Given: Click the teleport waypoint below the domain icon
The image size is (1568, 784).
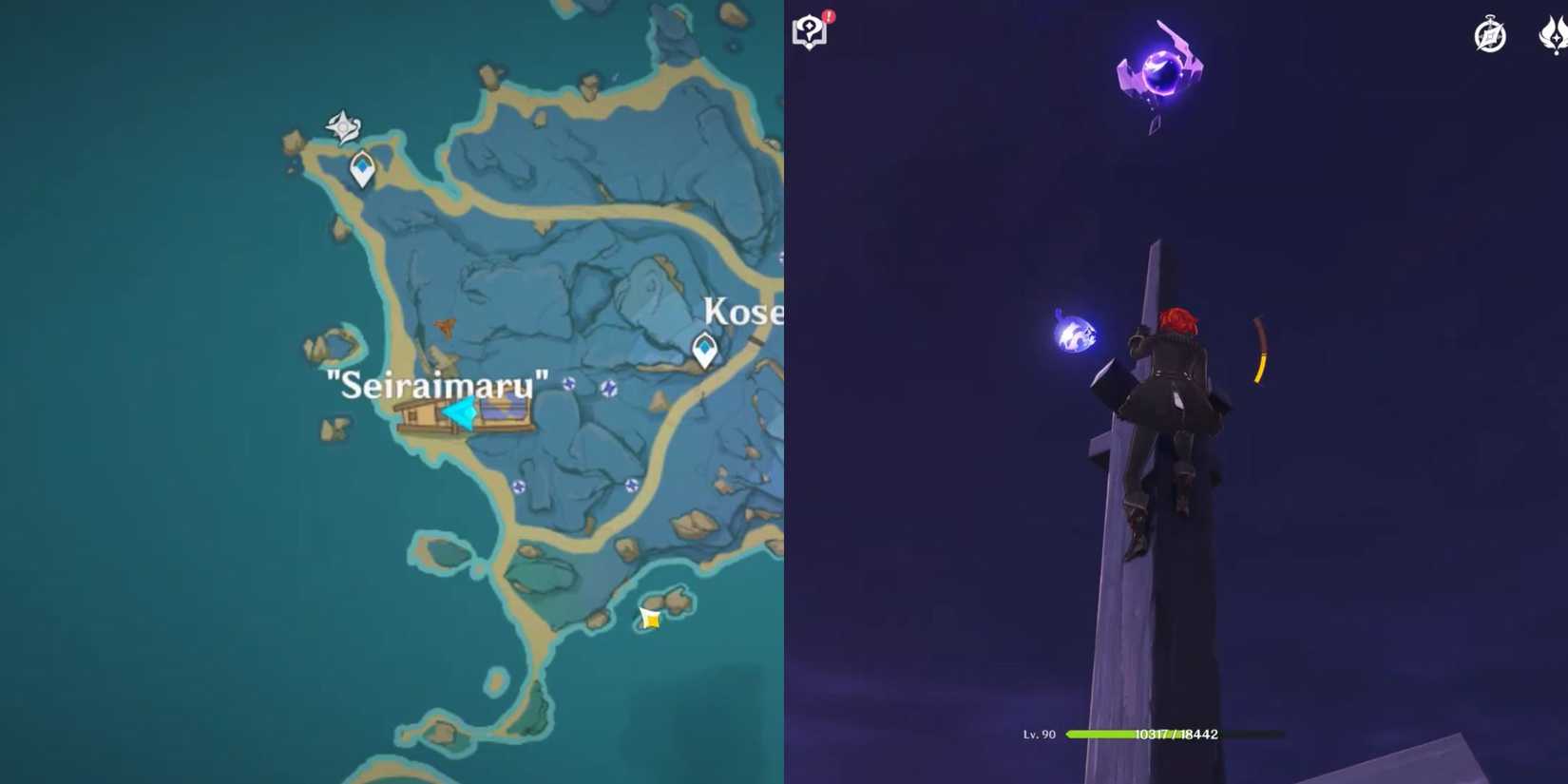Looking at the screenshot, I should (361, 168).
